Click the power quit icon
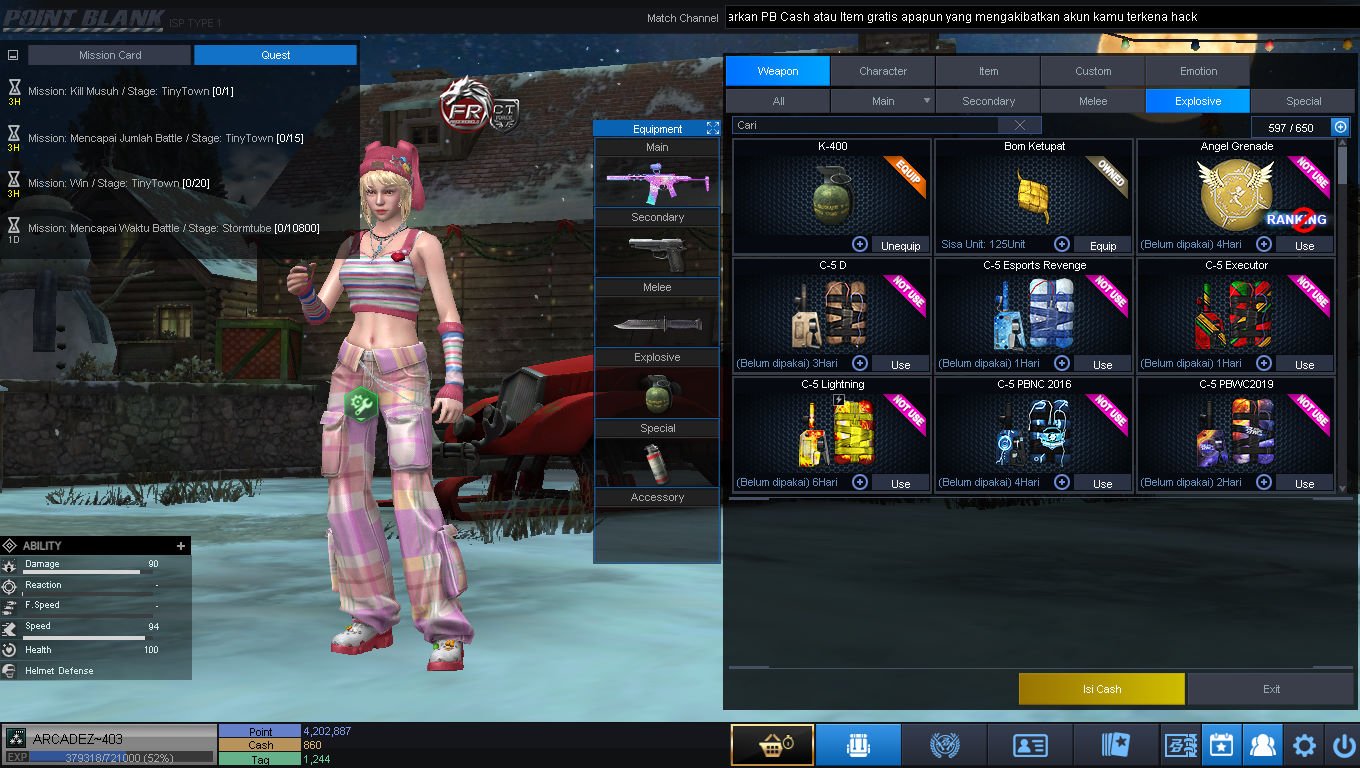 point(1343,746)
